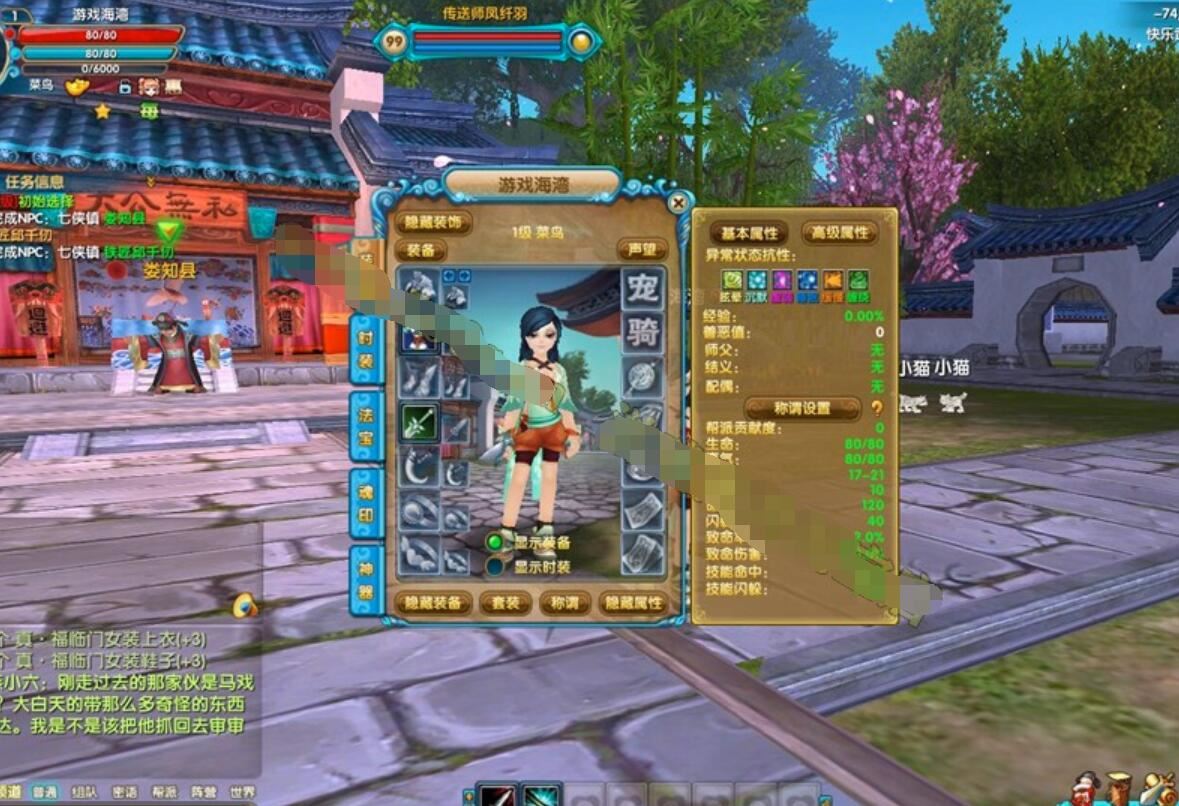1179x806 pixels.
Task: Open the 套装 set bonus button
Action: tap(505, 603)
